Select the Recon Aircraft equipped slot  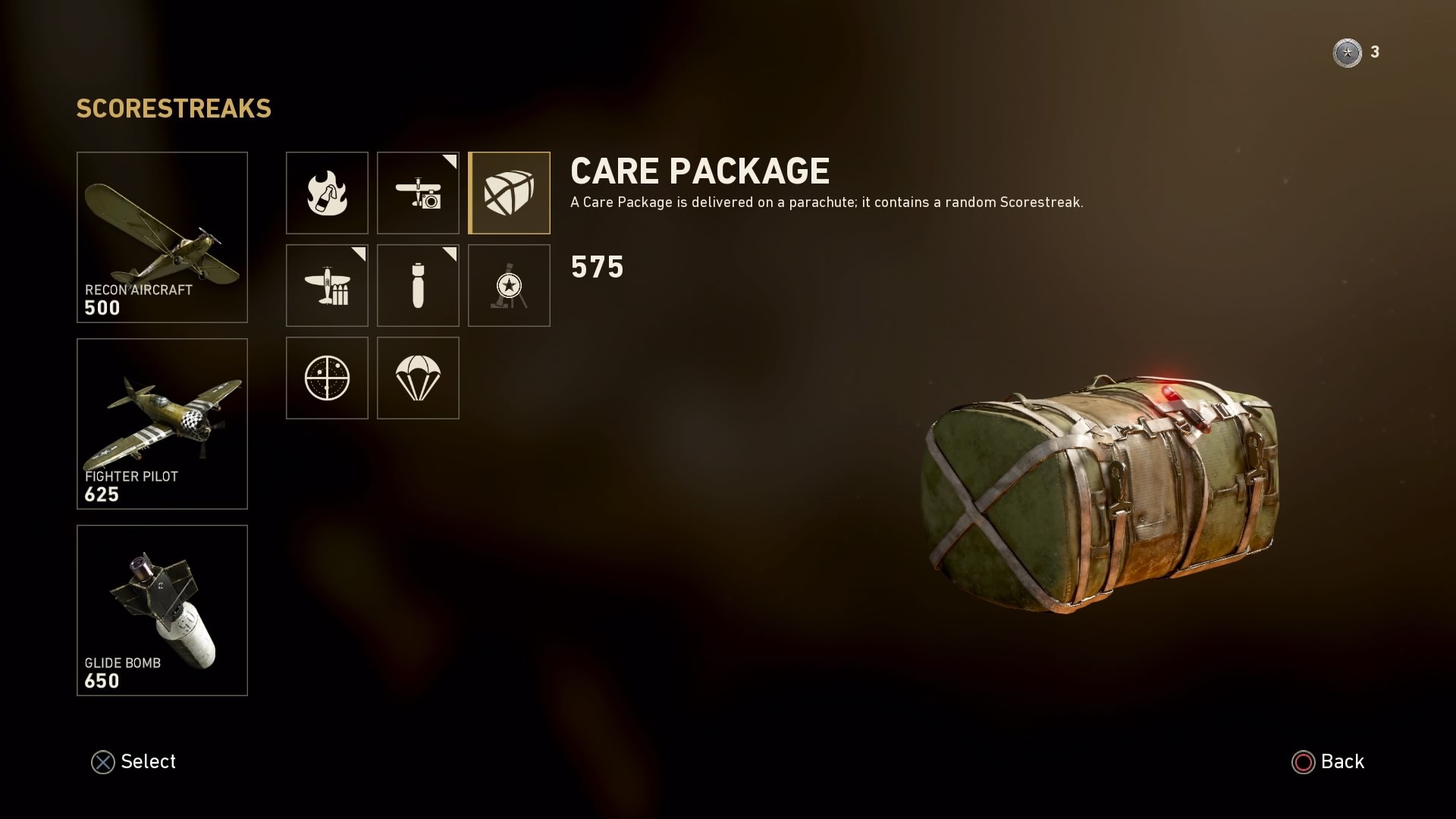pyautogui.click(x=162, y=237)
